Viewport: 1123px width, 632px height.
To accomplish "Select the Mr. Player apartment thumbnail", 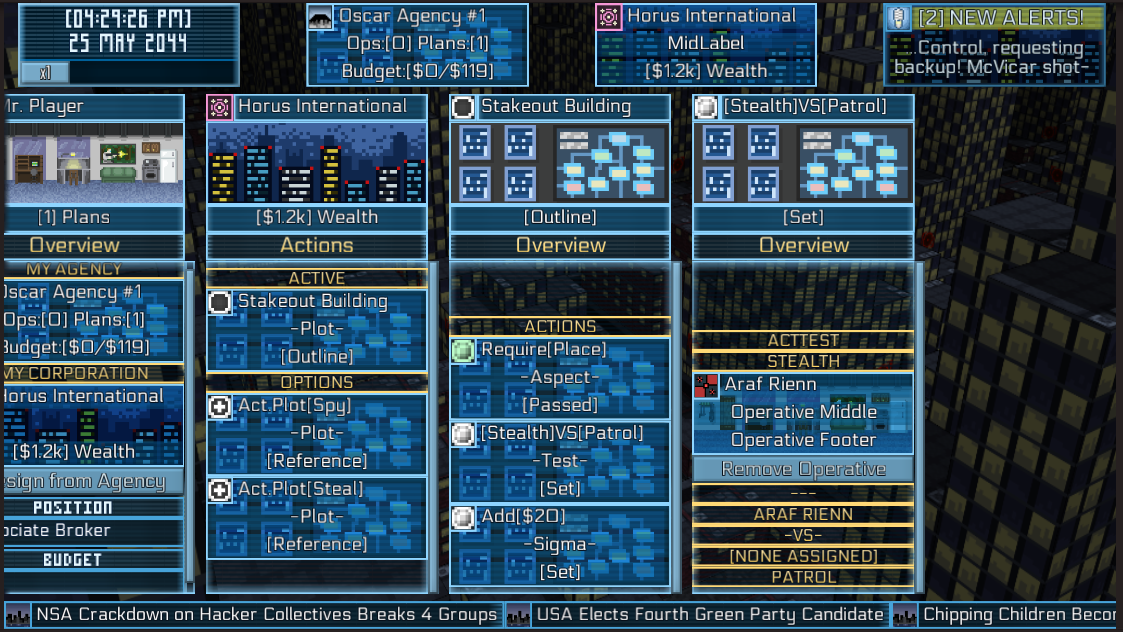I will [x=92, y=160].
